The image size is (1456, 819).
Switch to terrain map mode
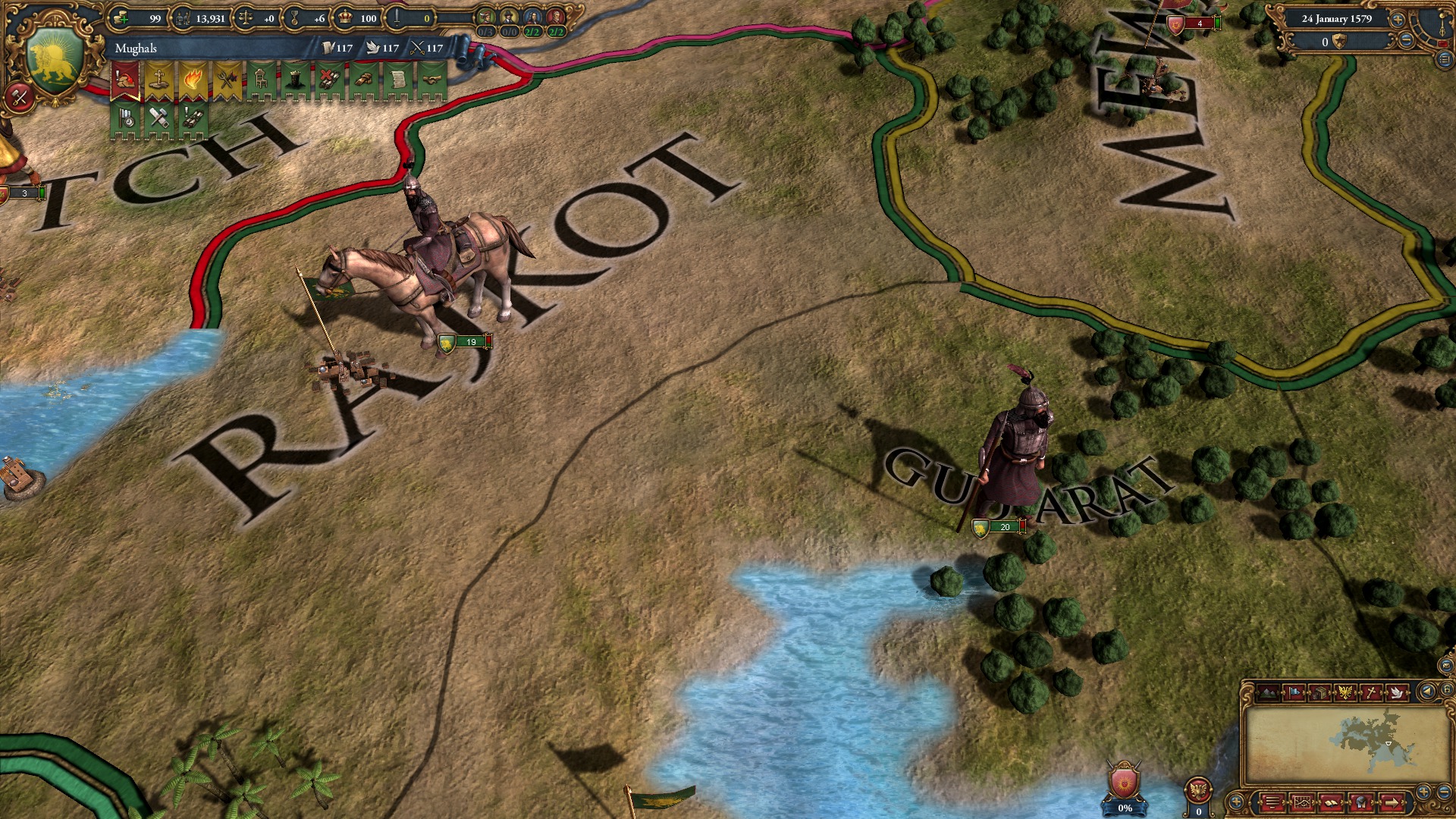coord(1267,692)
